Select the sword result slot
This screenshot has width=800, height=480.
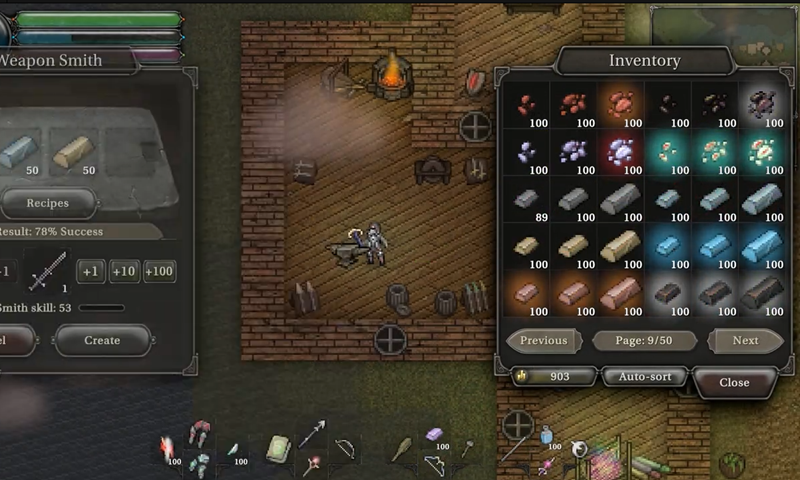coord(47,271)
